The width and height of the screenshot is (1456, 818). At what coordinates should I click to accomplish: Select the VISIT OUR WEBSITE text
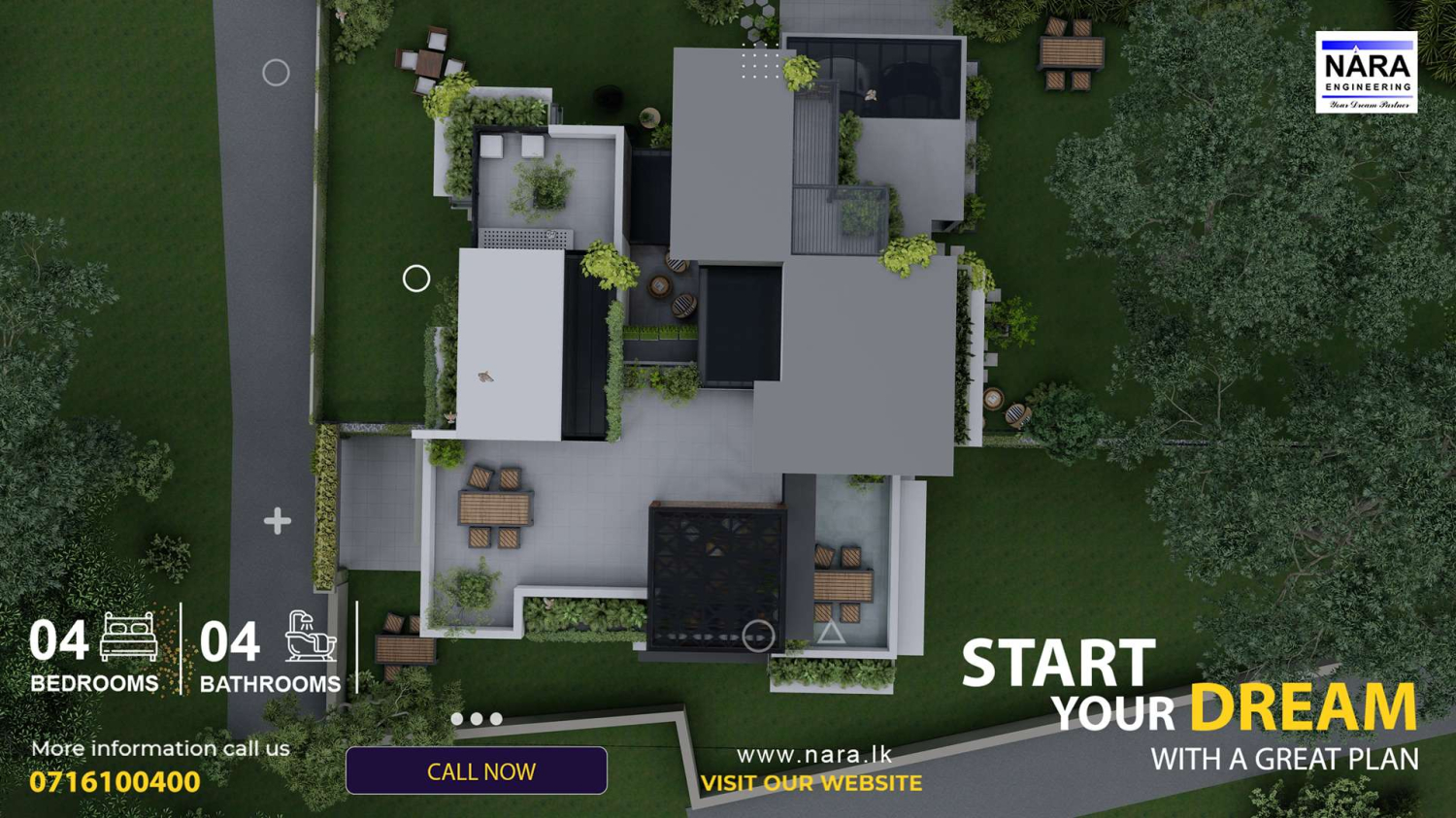811,783
